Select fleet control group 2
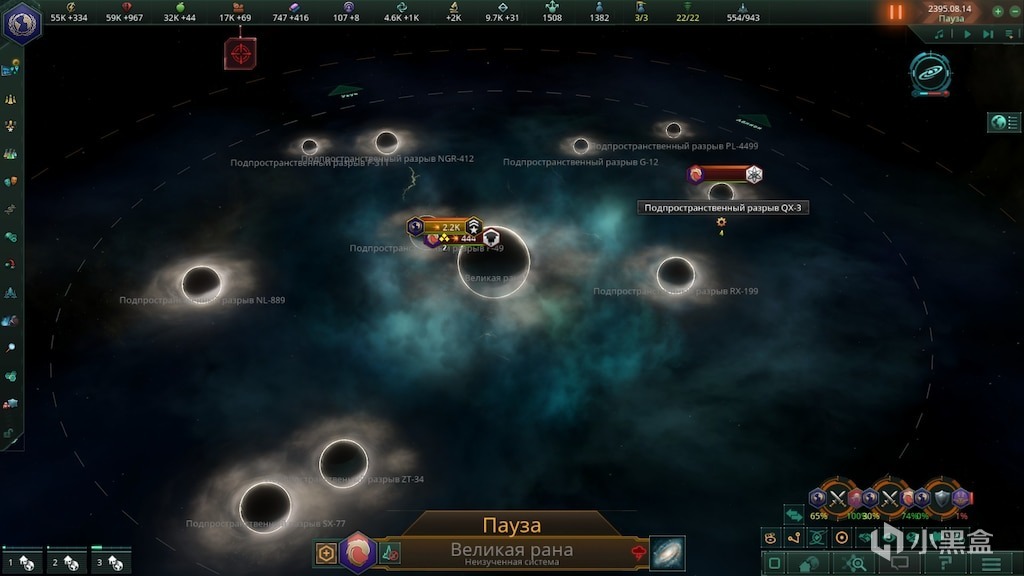1024x576 pixels. click(66, 561)
